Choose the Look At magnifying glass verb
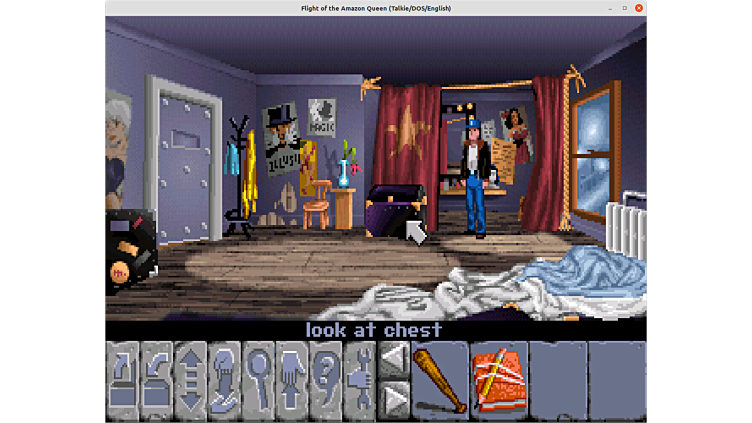 [259, 381]
